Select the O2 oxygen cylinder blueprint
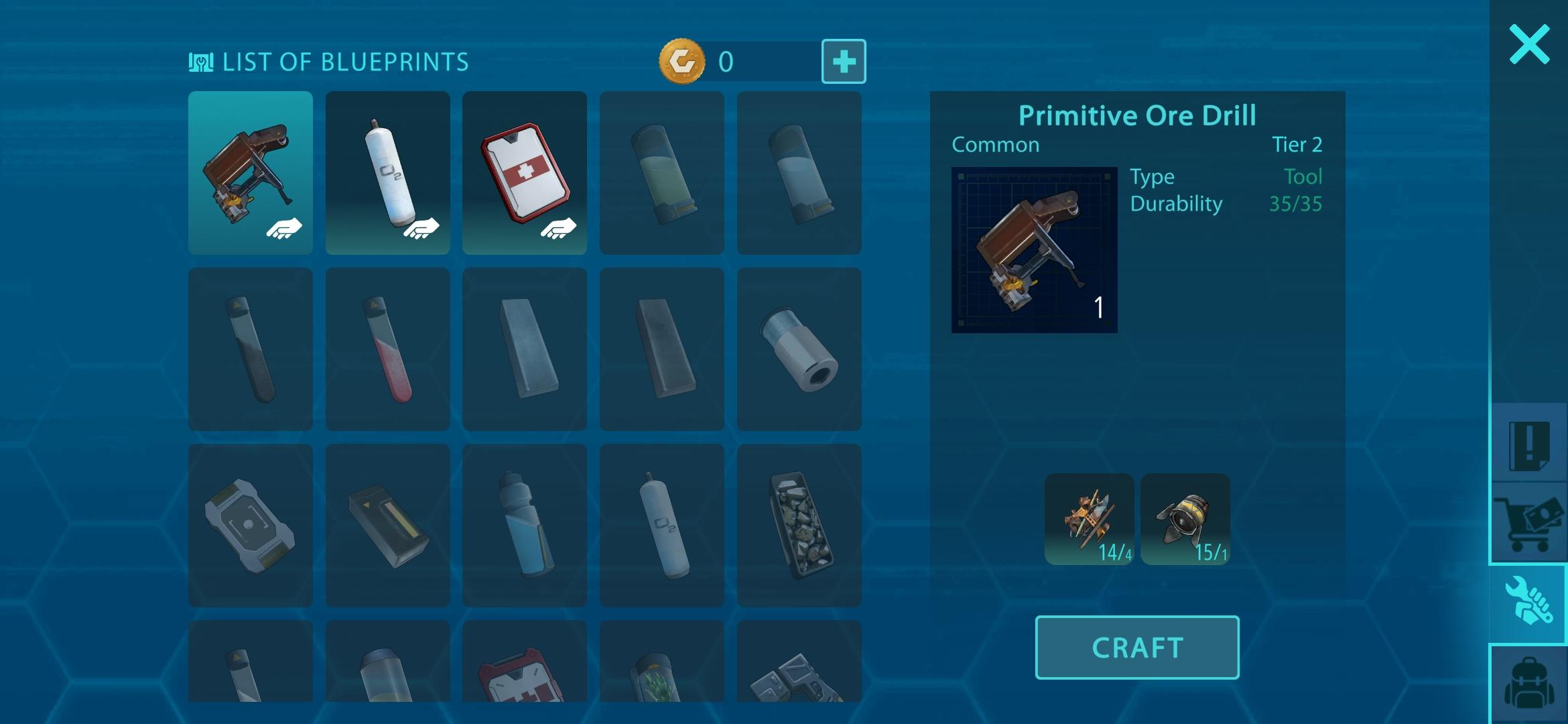 coord(388,174)
